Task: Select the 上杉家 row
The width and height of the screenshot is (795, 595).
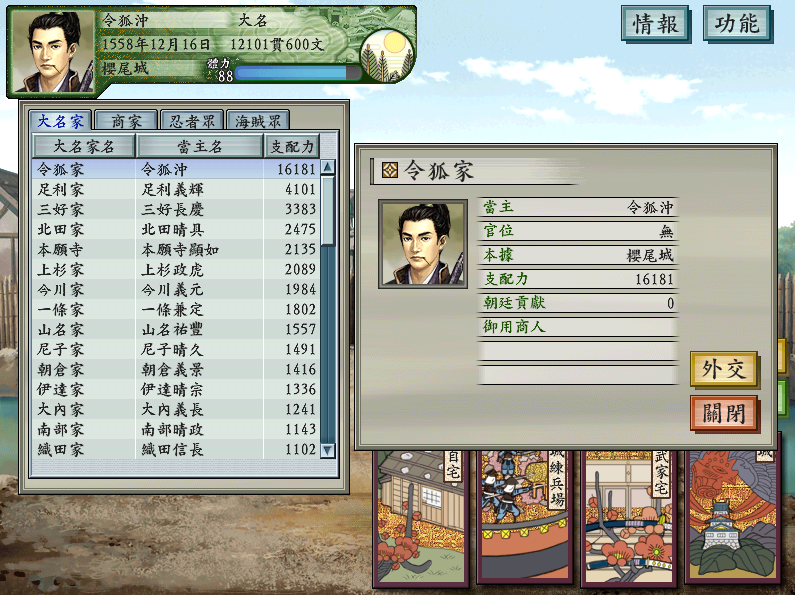Action: [x=176, y=269]
